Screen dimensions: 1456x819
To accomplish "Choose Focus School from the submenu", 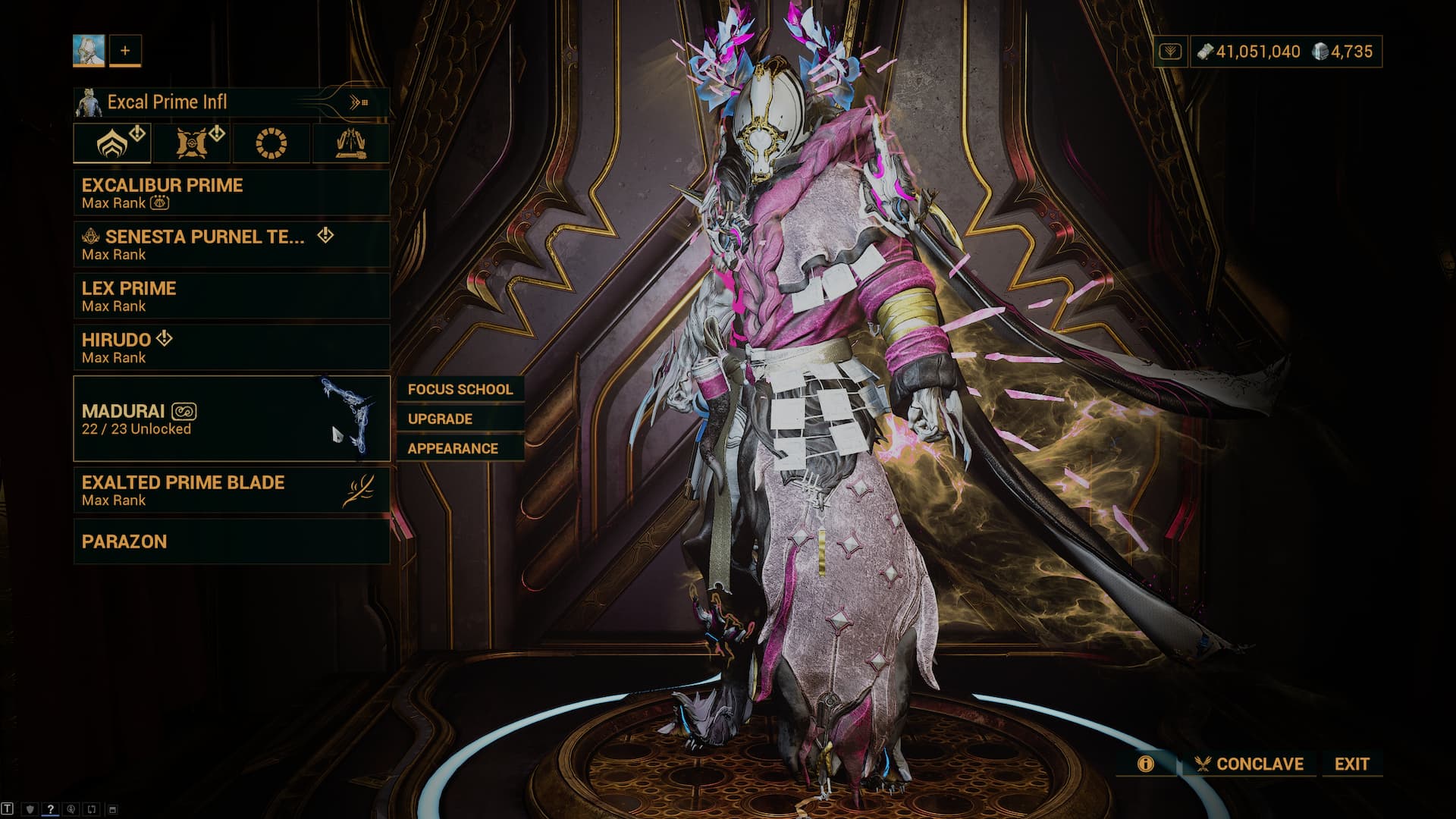I will pos(460,389).
